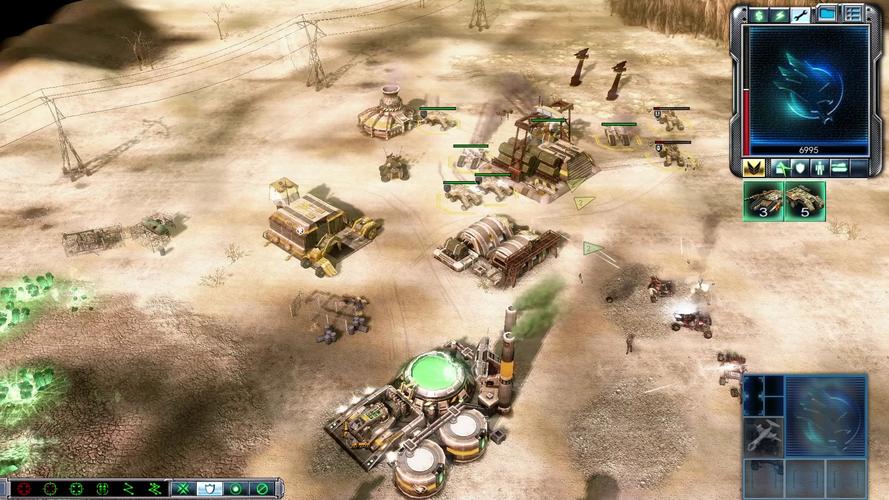Screen dimensions: 889x500
Task: Switch to the green structures build tab
Action: [x=779, y=167]
